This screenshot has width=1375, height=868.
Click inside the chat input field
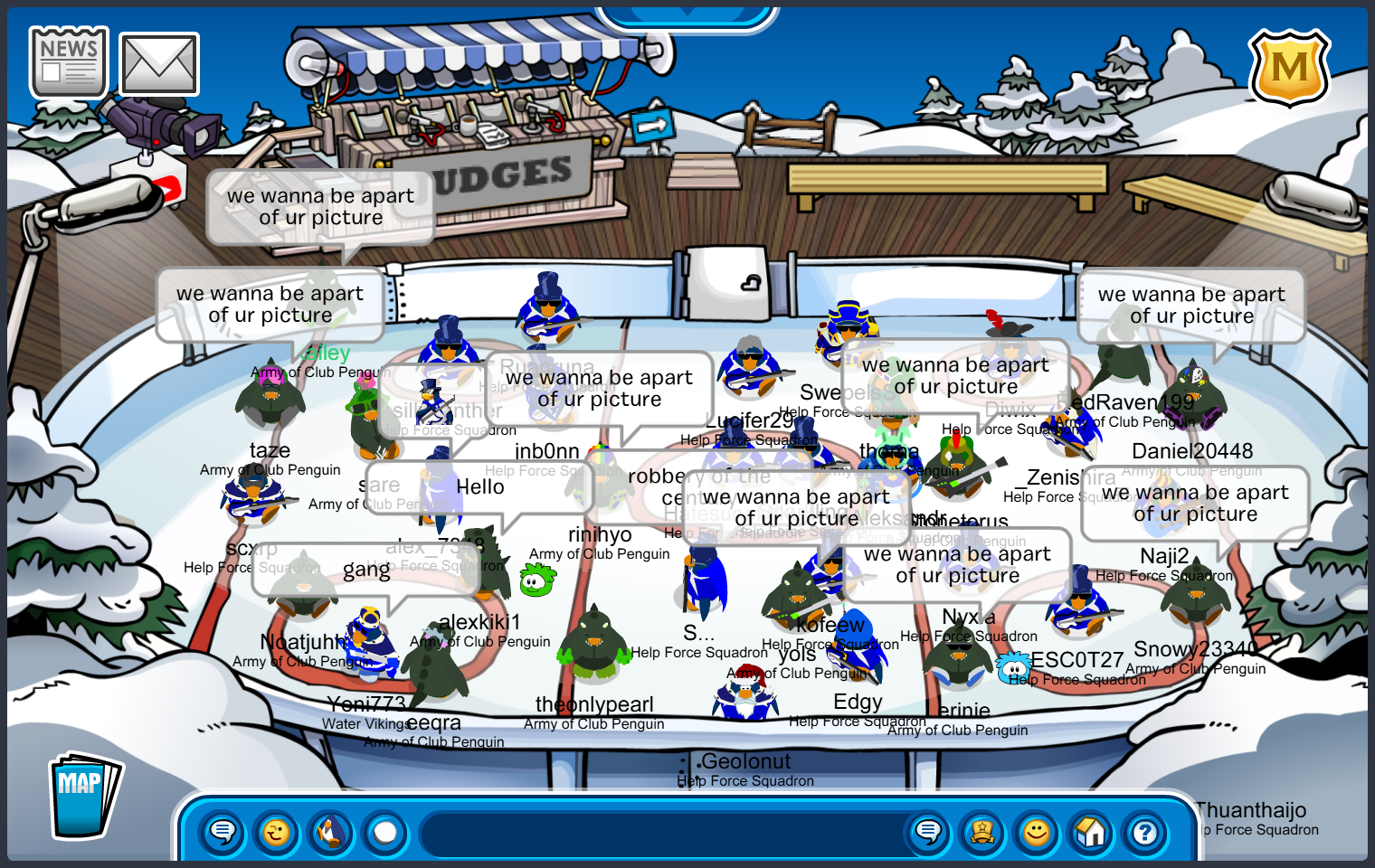coord(665,835)
